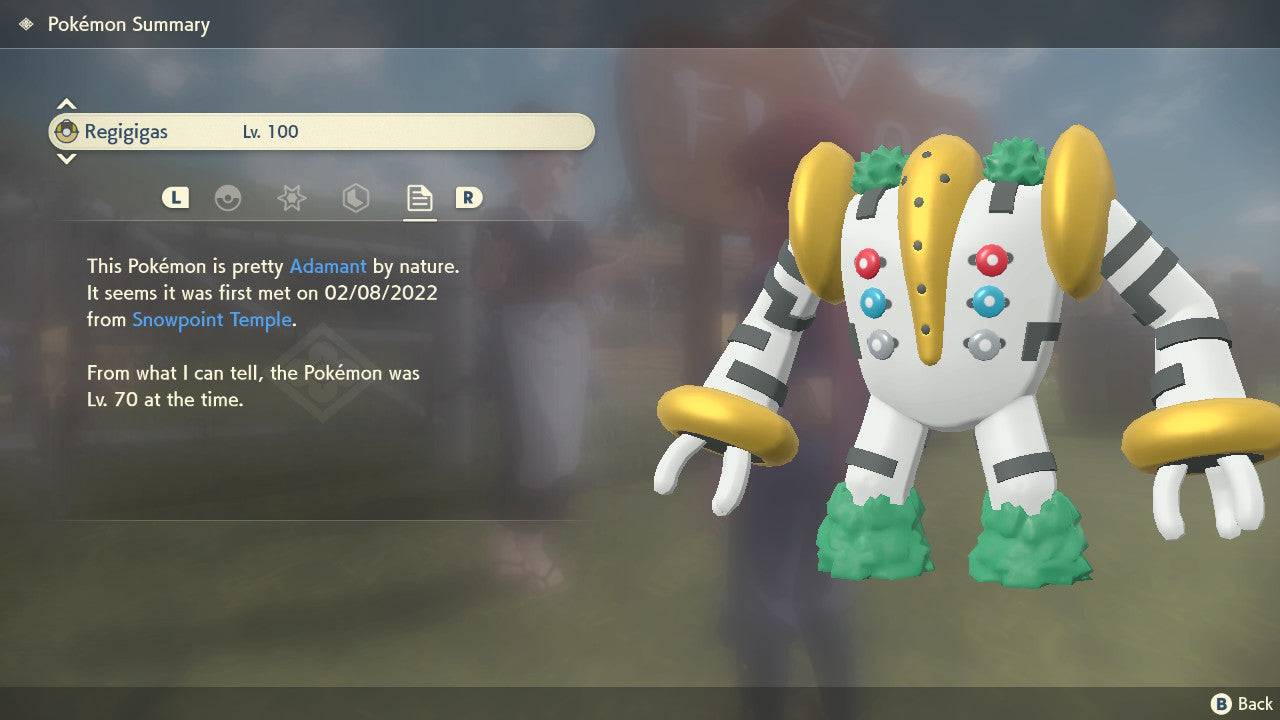Select the Poké Ball info tab icon
1280x720 pixels.
[229, 198]
